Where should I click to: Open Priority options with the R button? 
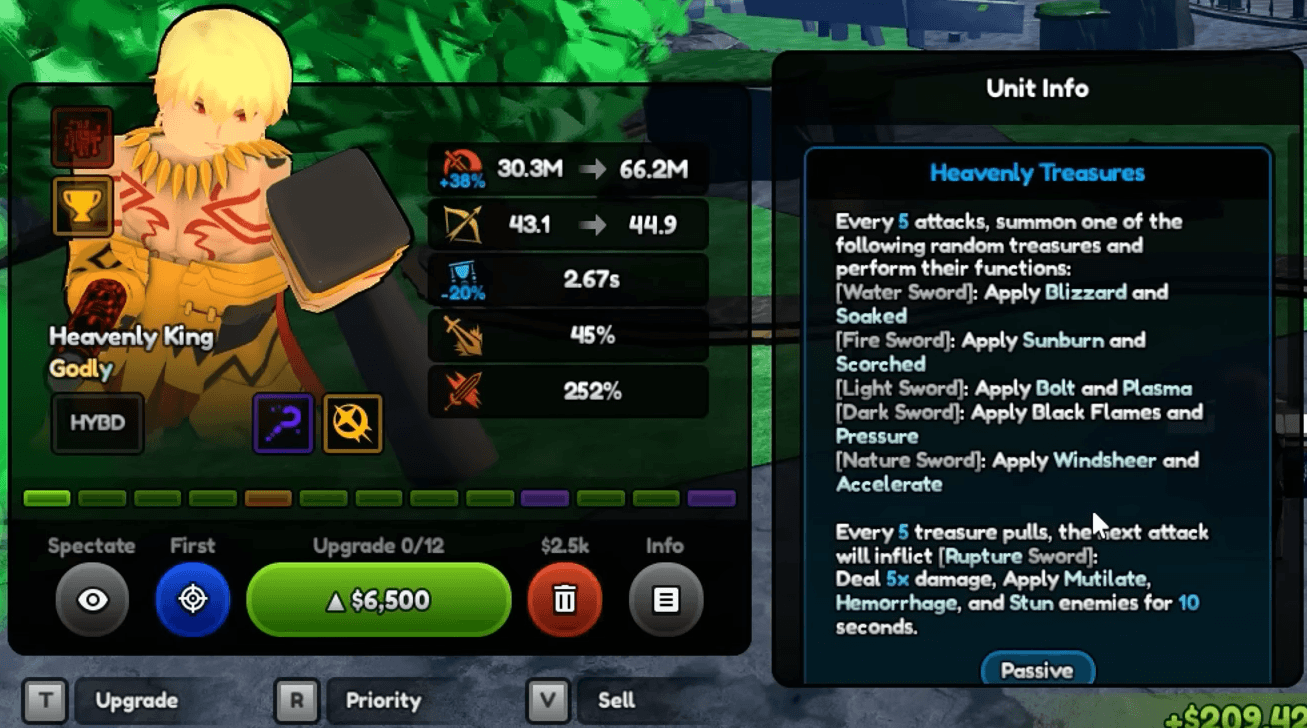295,701
